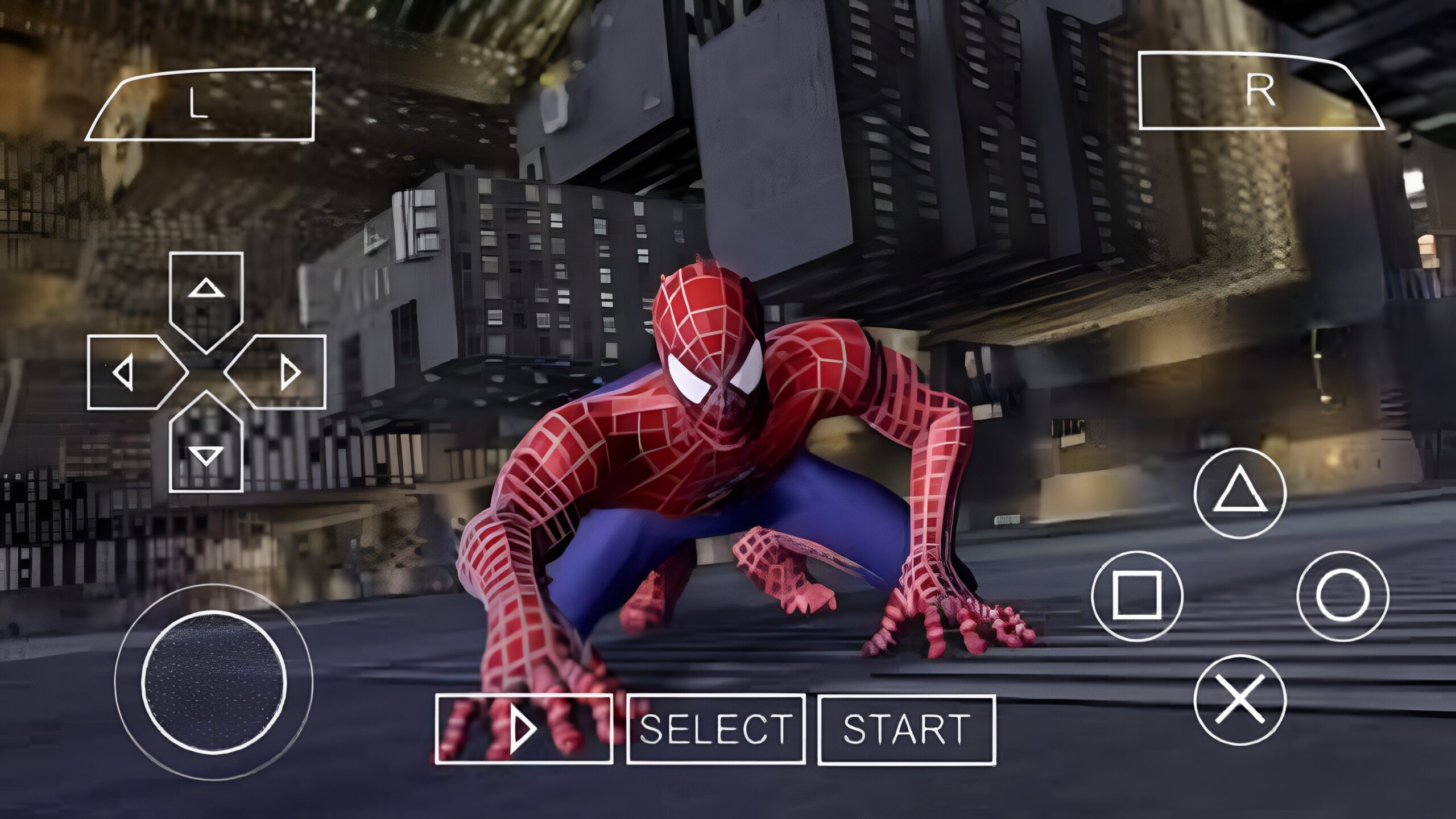Screen dimensions: 1456x819
Task: Tap the on-screen square button
Action: point(1137,596)
